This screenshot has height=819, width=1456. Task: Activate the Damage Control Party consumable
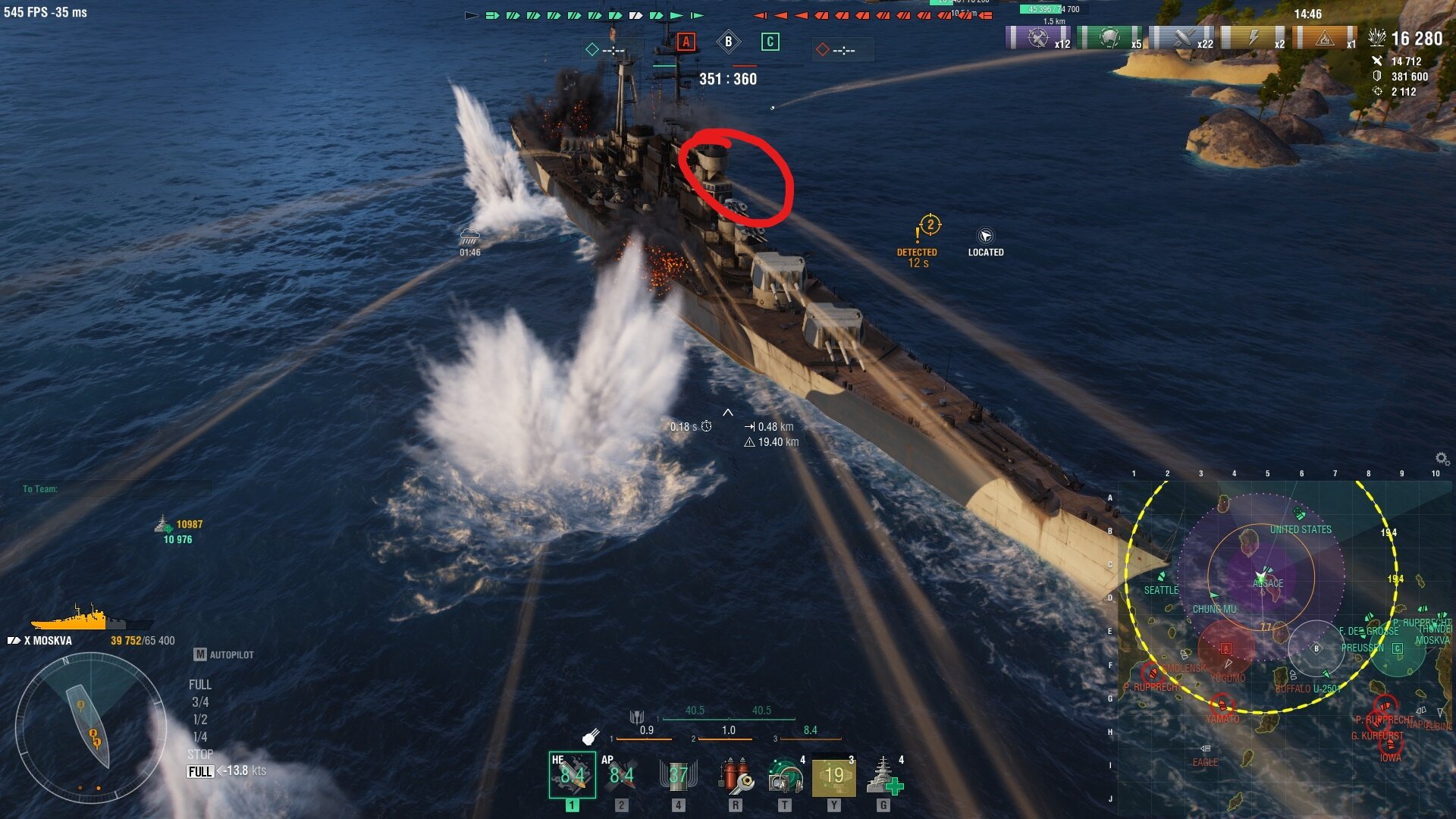[x=735, y=775]
